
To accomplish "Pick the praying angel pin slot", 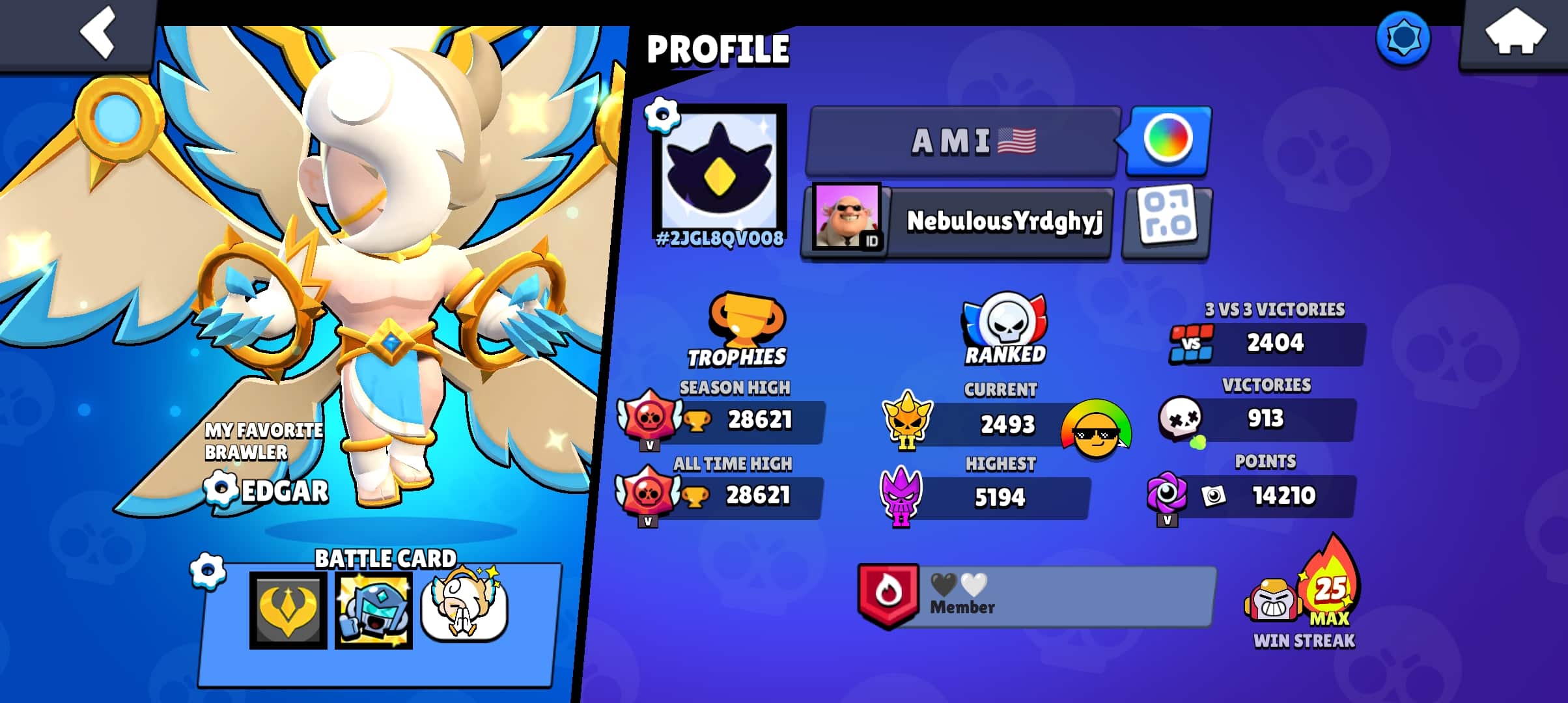I will (464, 609).
